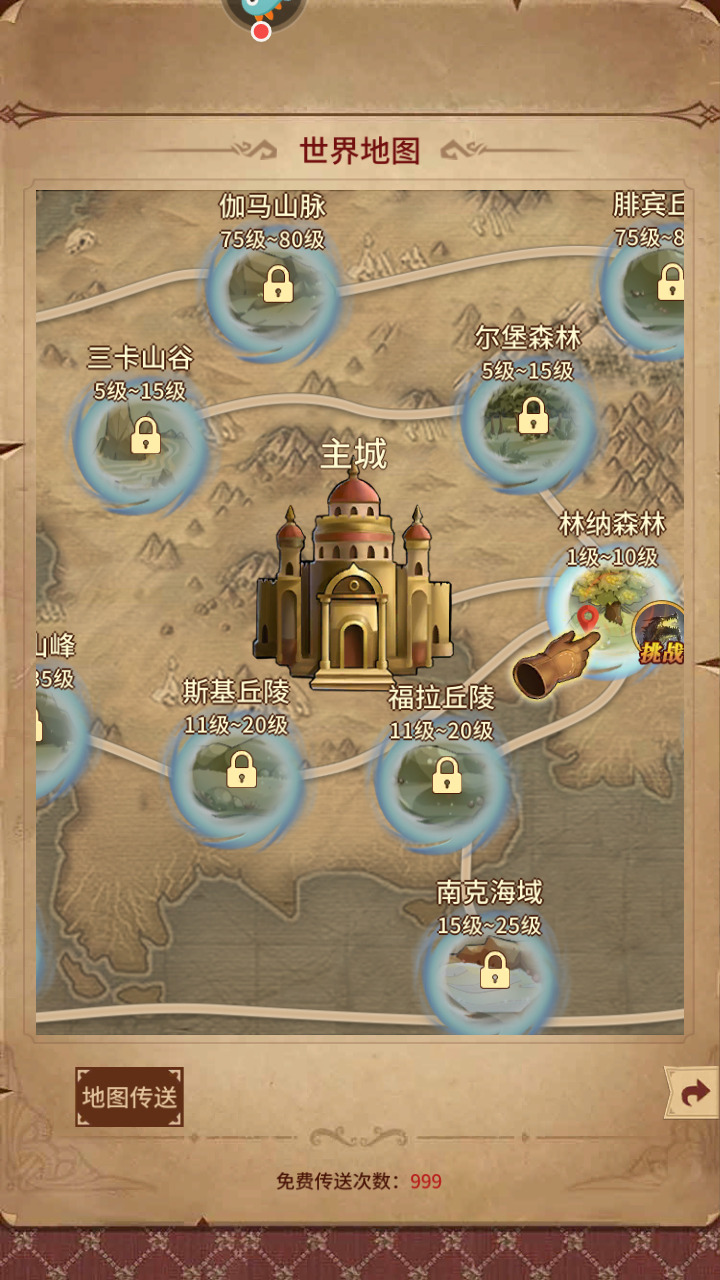720x1280 pixels.
Task: Choose the 福拉丘陵 map node
Action: (x=446, y=776)
